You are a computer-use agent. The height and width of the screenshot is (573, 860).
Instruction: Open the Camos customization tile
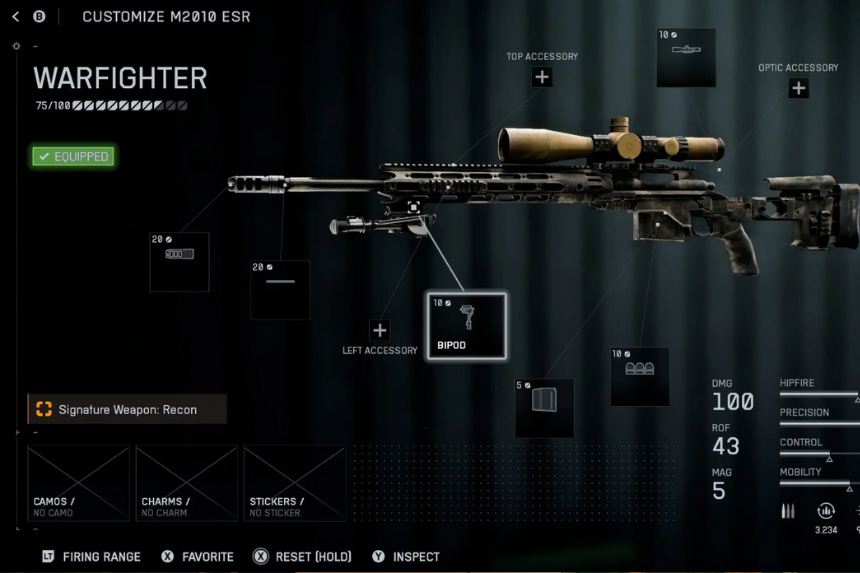(78, 484)
